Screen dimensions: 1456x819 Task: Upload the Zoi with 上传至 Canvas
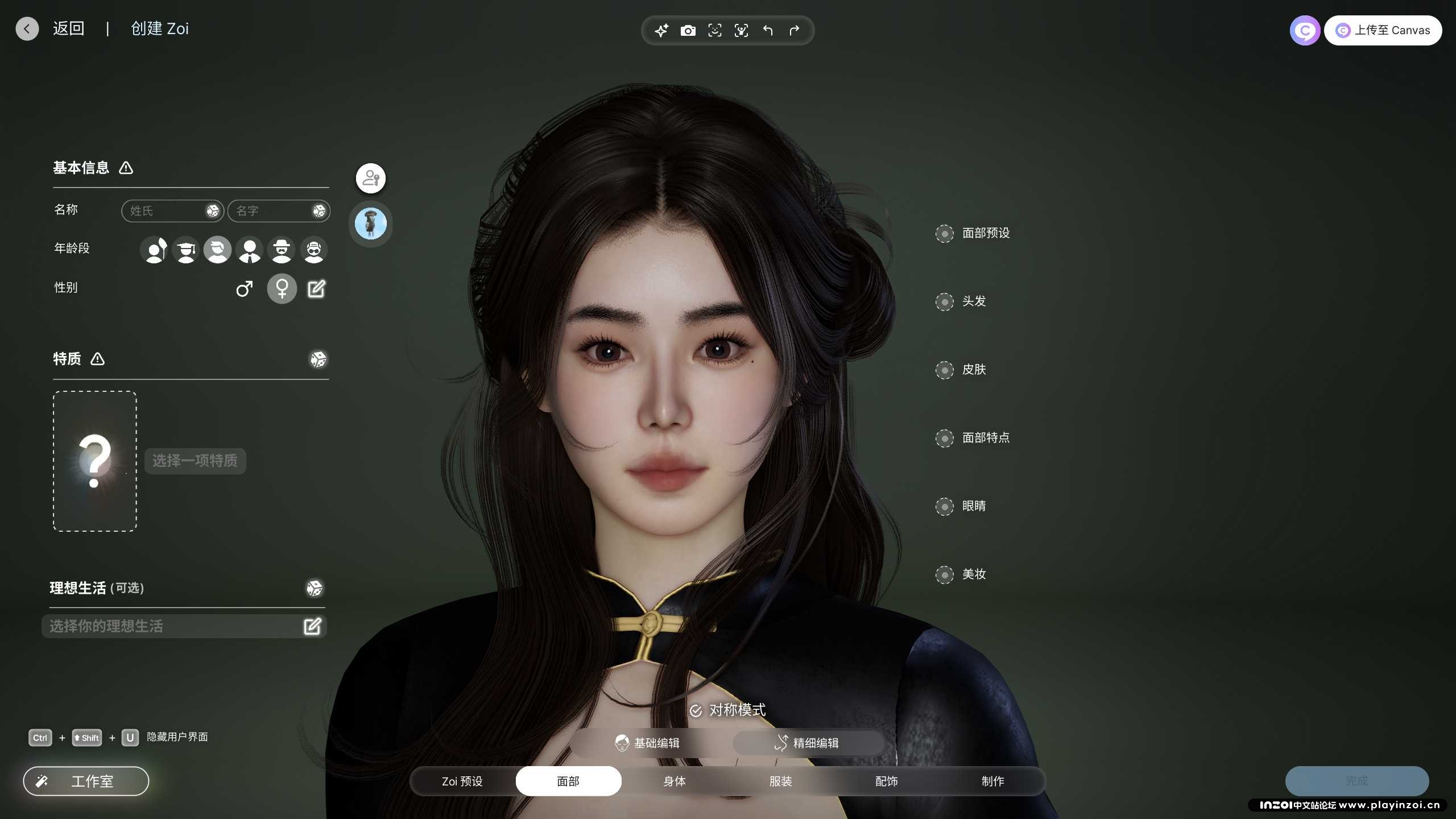tap(1383, 31)
